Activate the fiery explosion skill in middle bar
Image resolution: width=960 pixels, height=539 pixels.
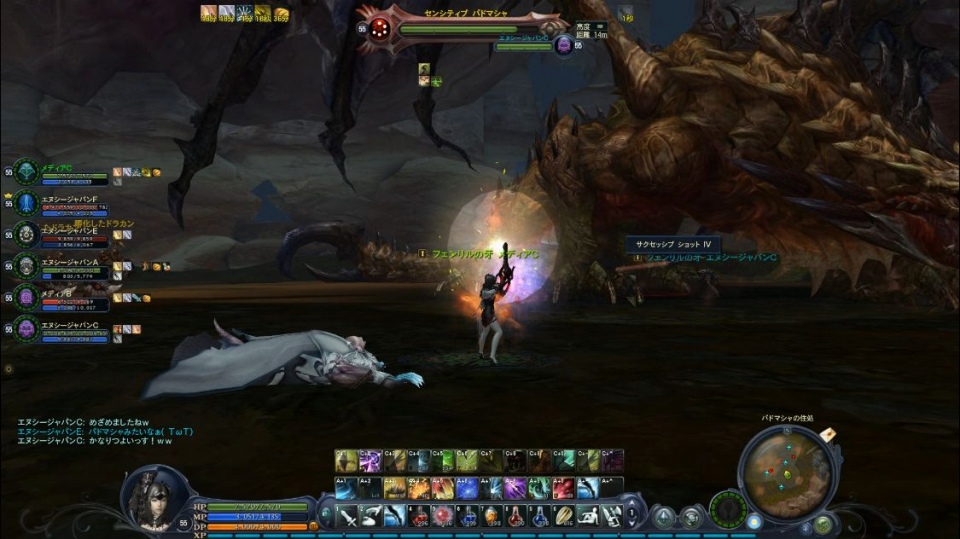[418, 489]
